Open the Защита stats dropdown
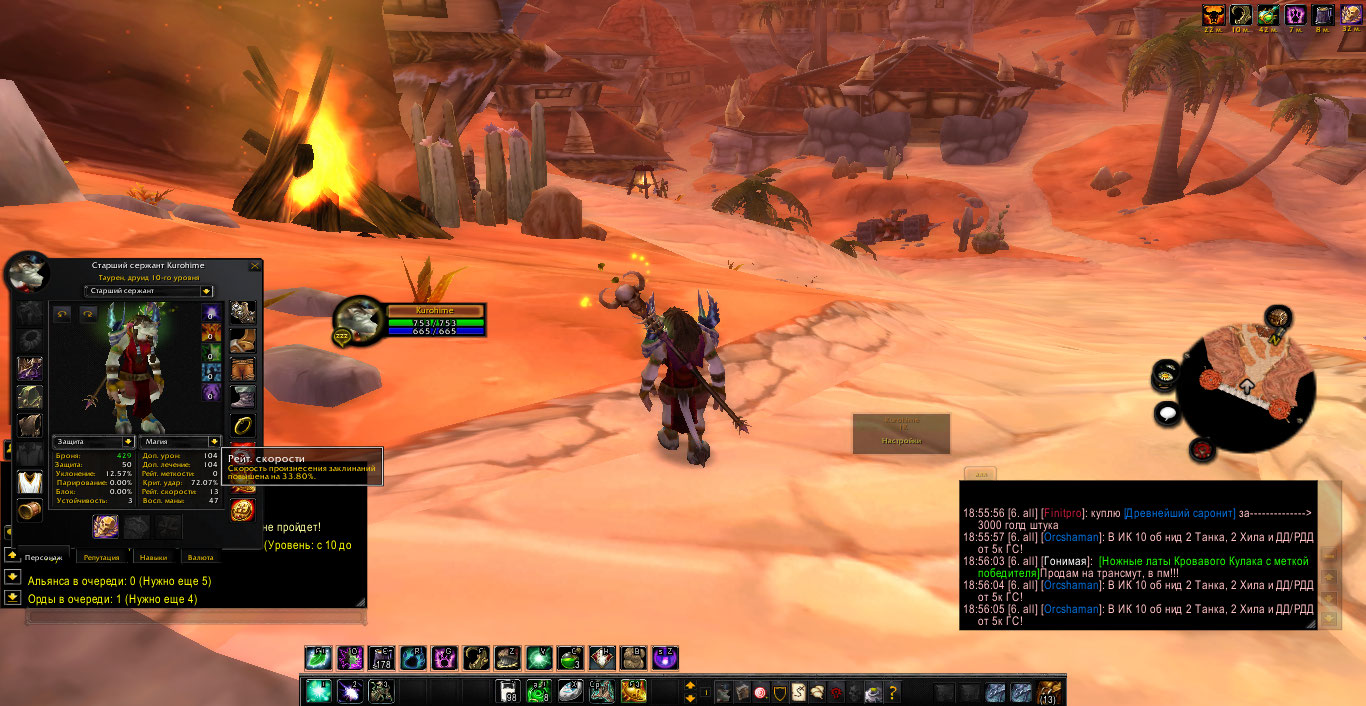 [128, 441]
